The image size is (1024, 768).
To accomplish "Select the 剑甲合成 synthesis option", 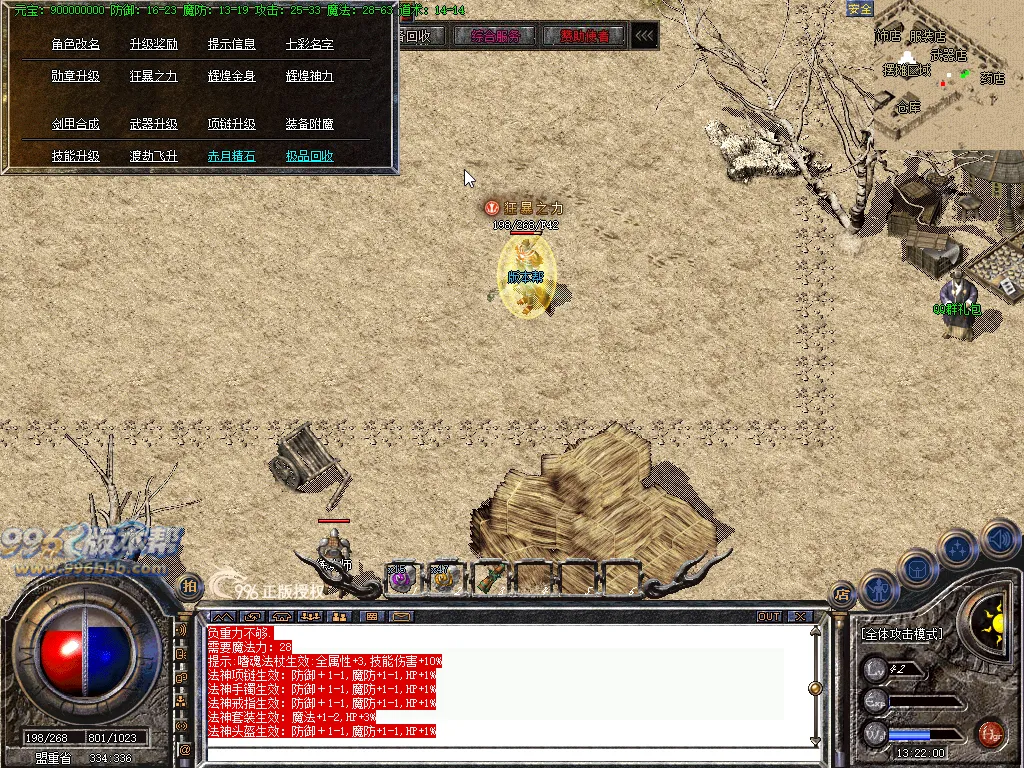I will pos(76,124).
